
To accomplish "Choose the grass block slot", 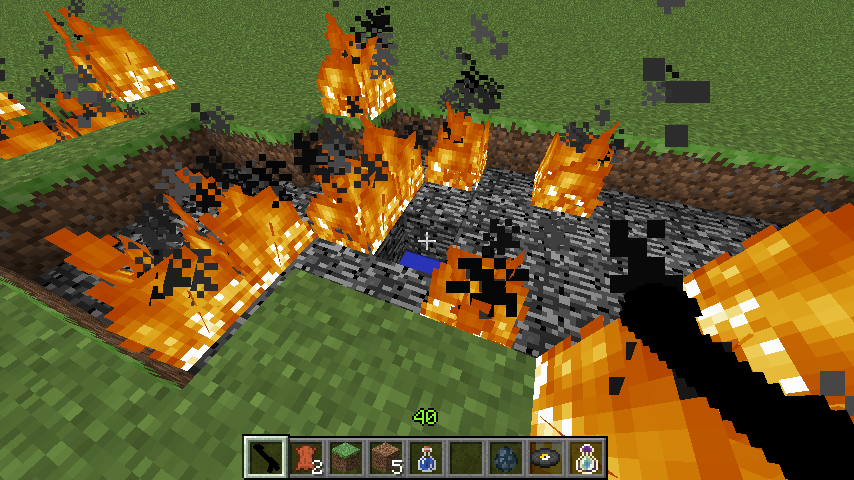I will click(x=347, y=457).
